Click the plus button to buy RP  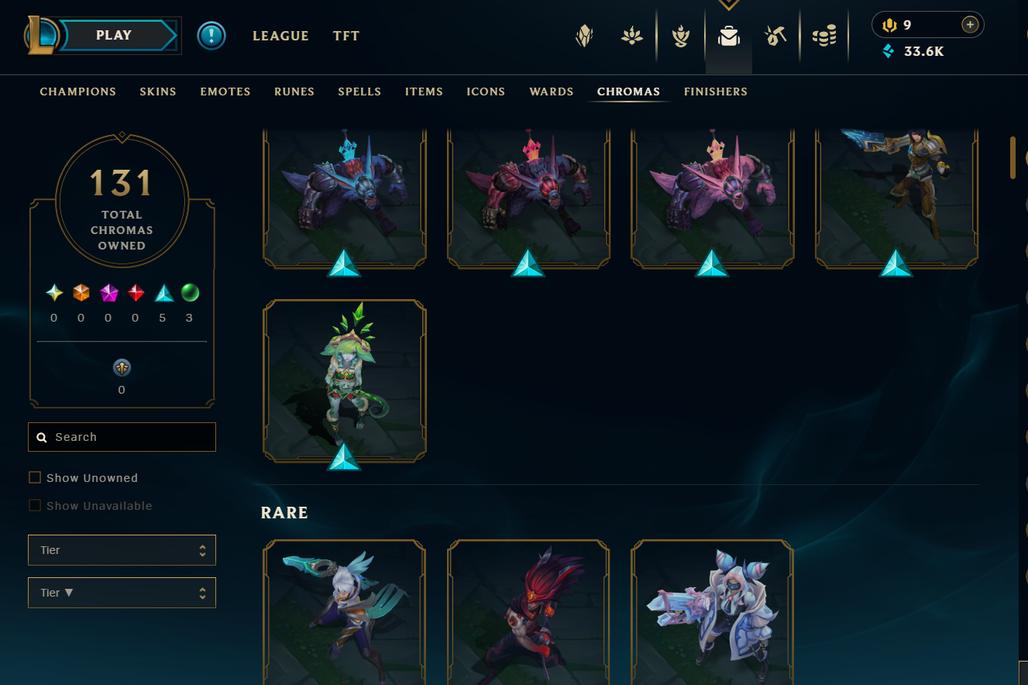point(969,25)
